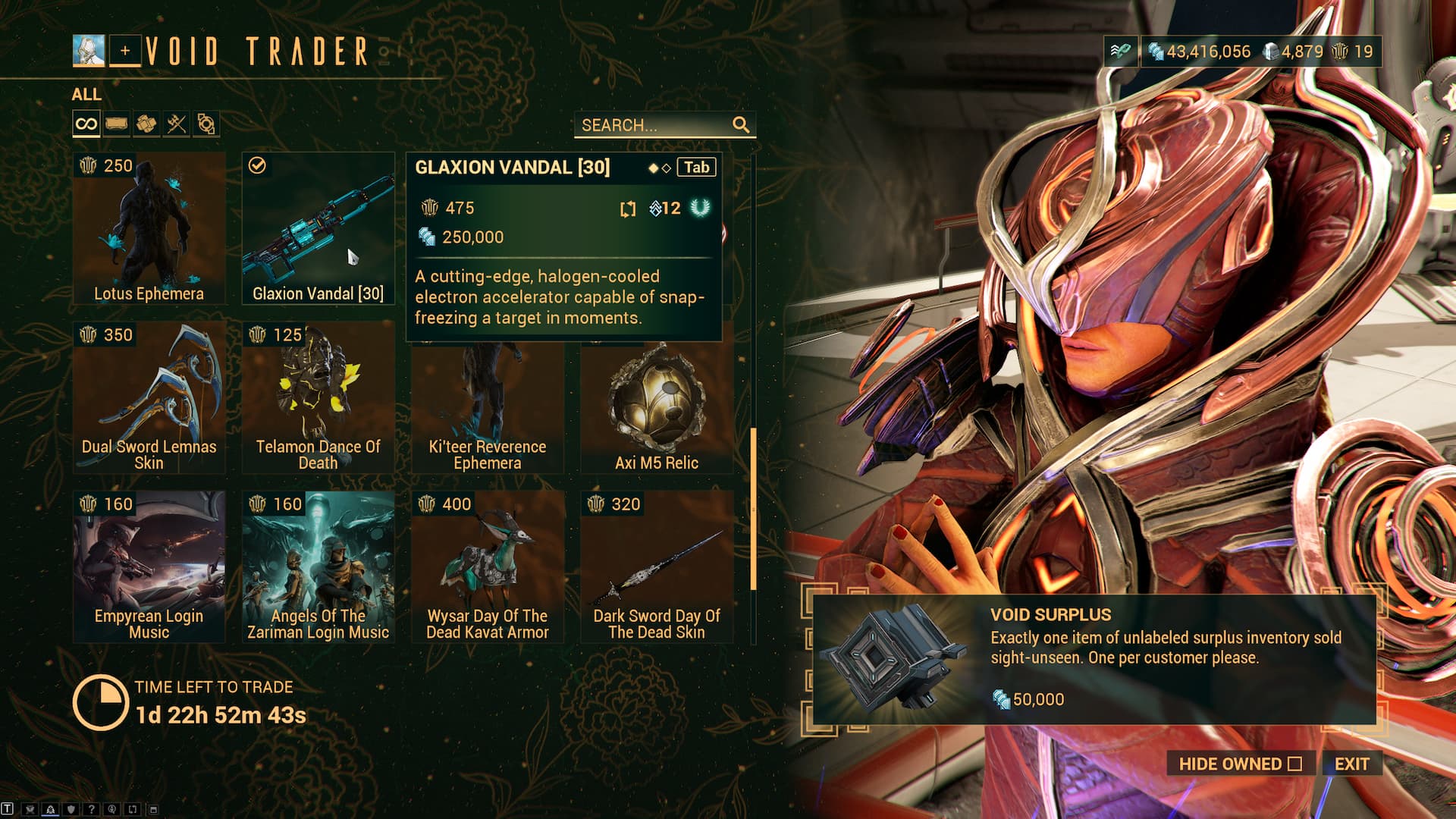Screen dimensions: 1456x819
Task: Open the question mark help icon
Action: click(x=91, y=809)
